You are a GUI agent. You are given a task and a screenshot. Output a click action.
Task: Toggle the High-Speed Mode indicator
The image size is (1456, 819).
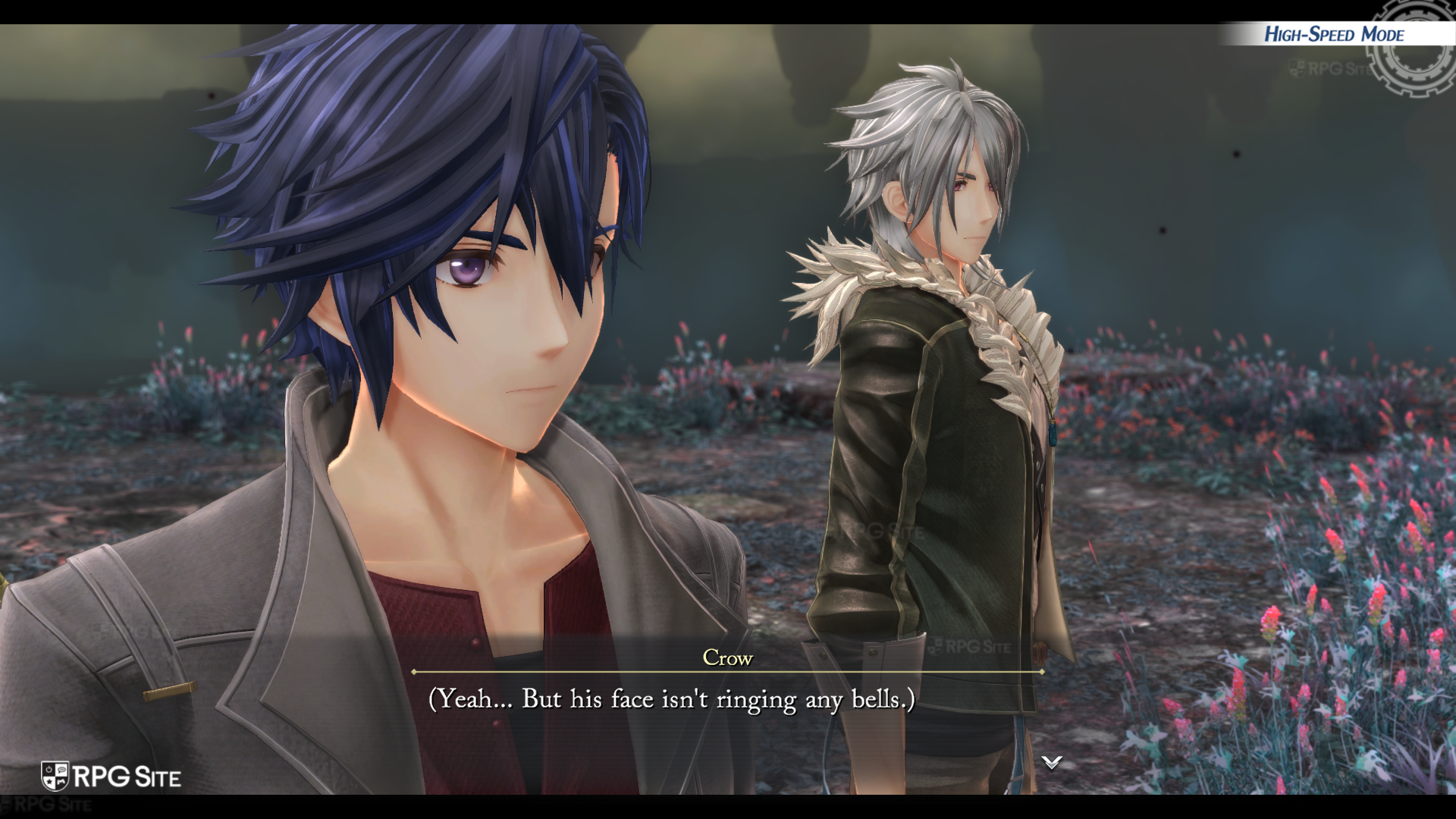click(x=1333, y=35)
